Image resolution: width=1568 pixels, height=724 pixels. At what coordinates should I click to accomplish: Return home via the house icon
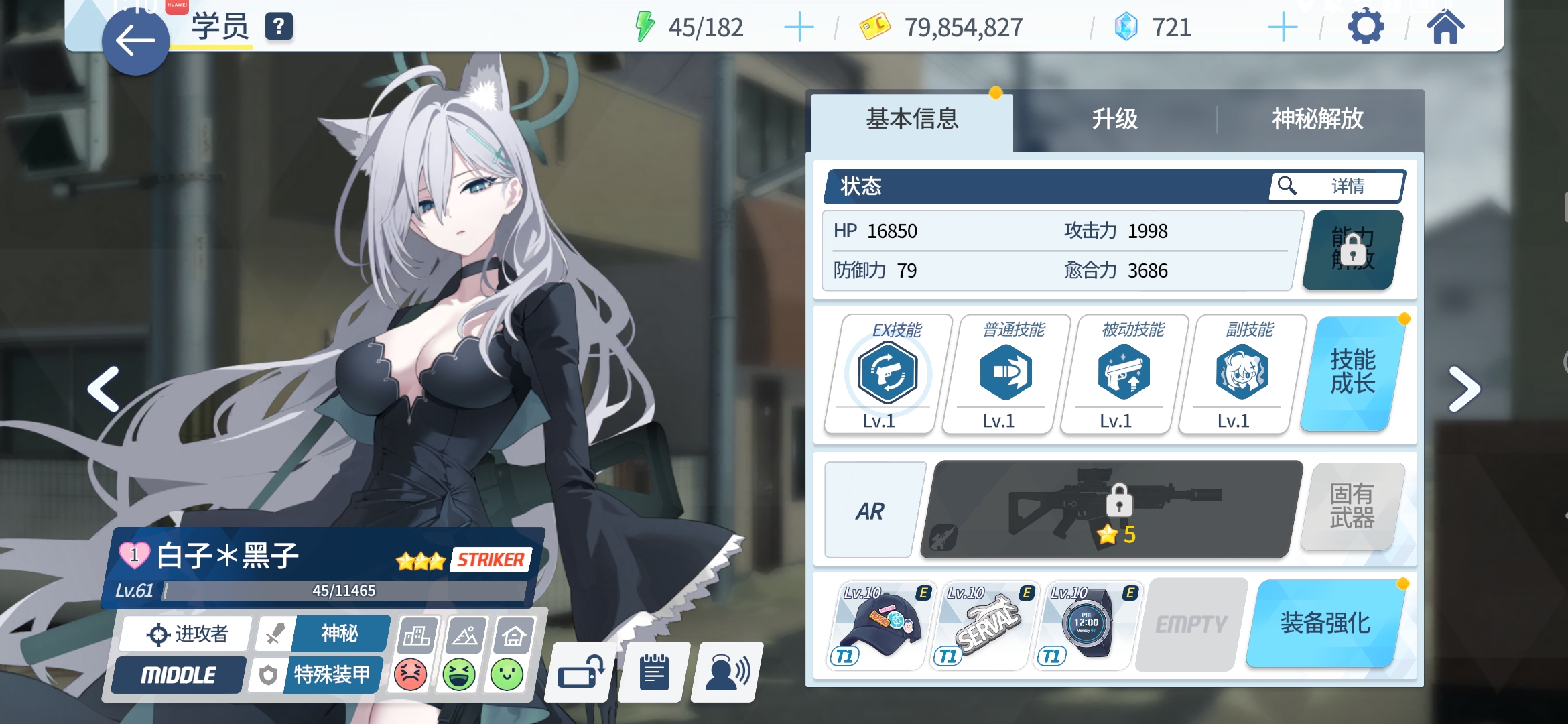coord(1447,26)
